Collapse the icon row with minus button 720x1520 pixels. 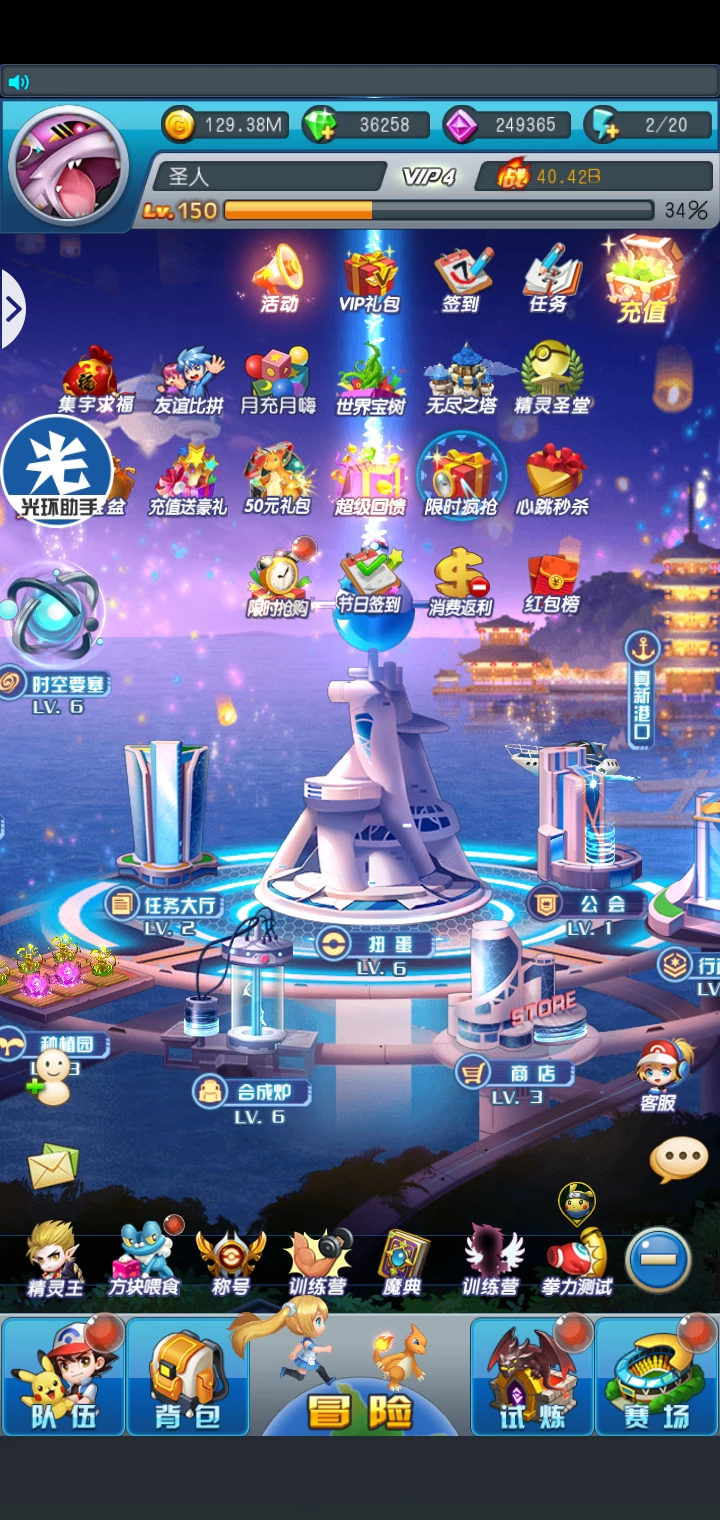[658, 1258]
